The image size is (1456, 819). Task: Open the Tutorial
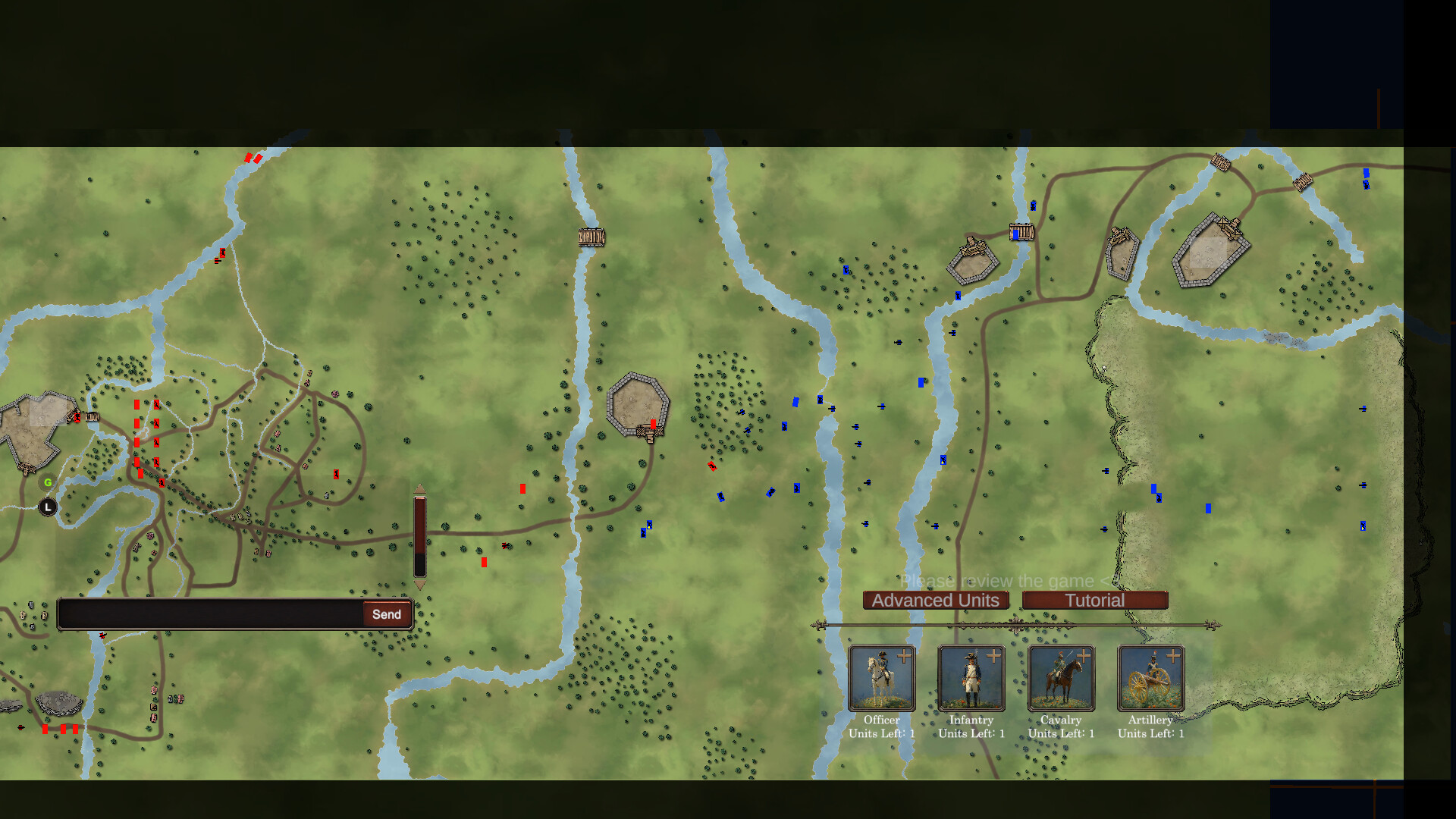pyautogui.click(x=1095, y=600)
